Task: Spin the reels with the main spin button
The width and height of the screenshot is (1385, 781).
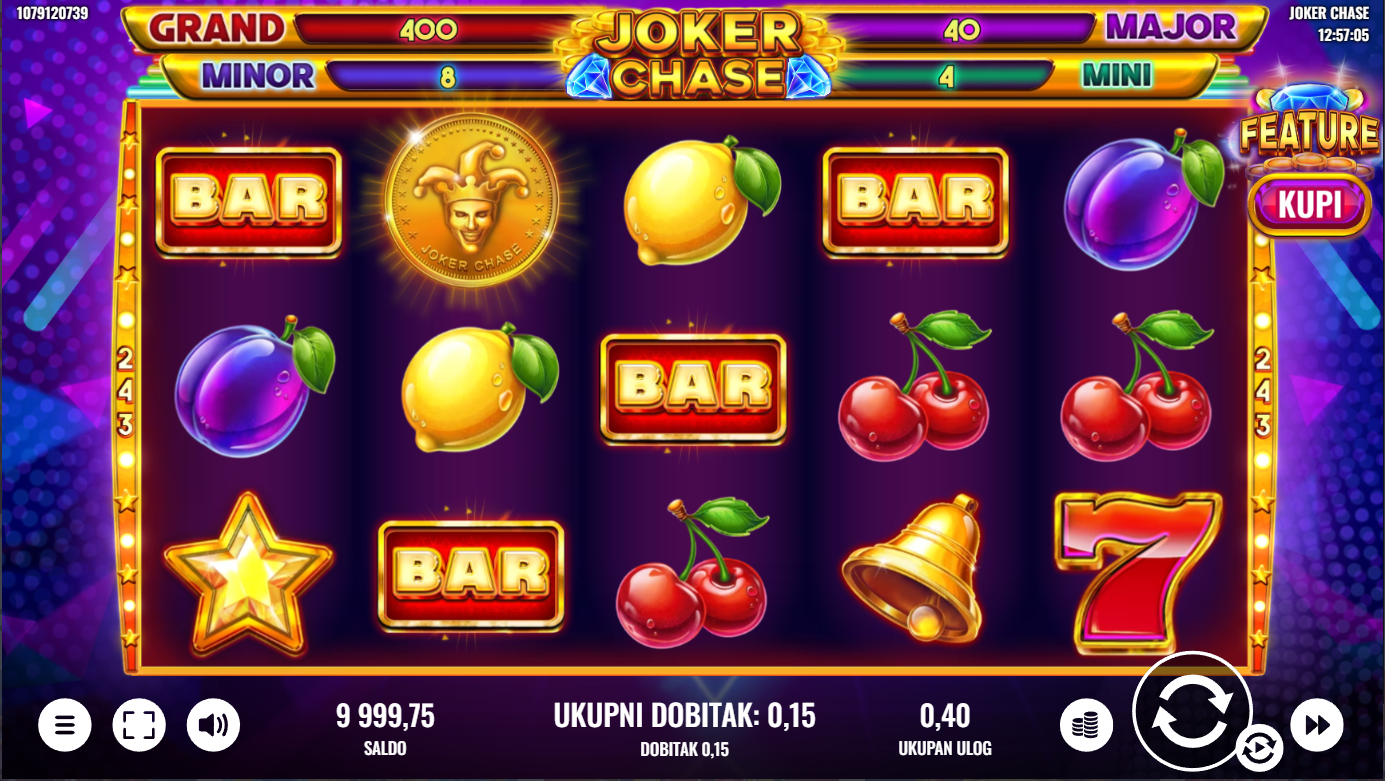Action: (1191, 711)
